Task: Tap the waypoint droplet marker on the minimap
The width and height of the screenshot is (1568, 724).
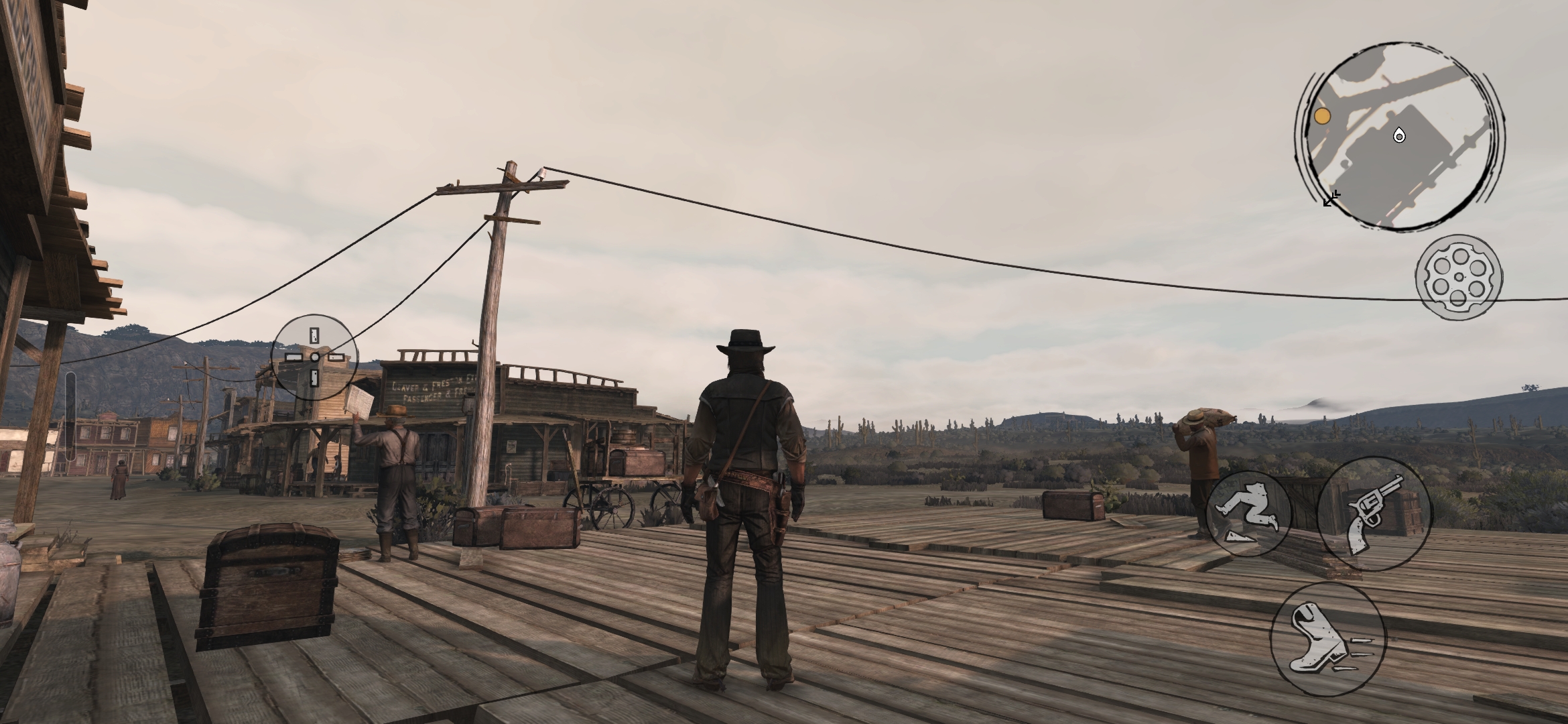Action: pos(1400,135)
